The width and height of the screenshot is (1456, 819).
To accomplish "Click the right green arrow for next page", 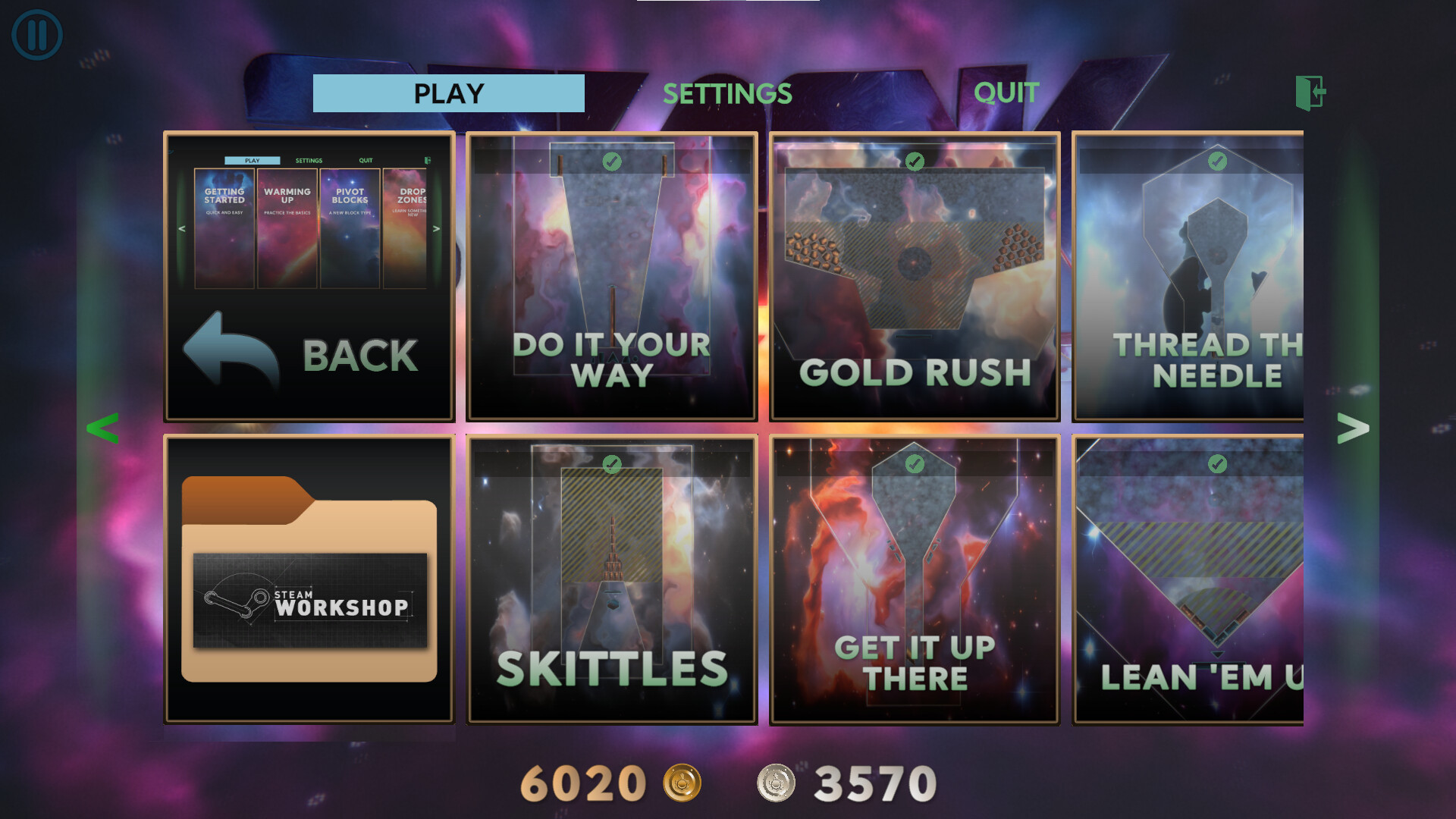I will click(1354, 428).
